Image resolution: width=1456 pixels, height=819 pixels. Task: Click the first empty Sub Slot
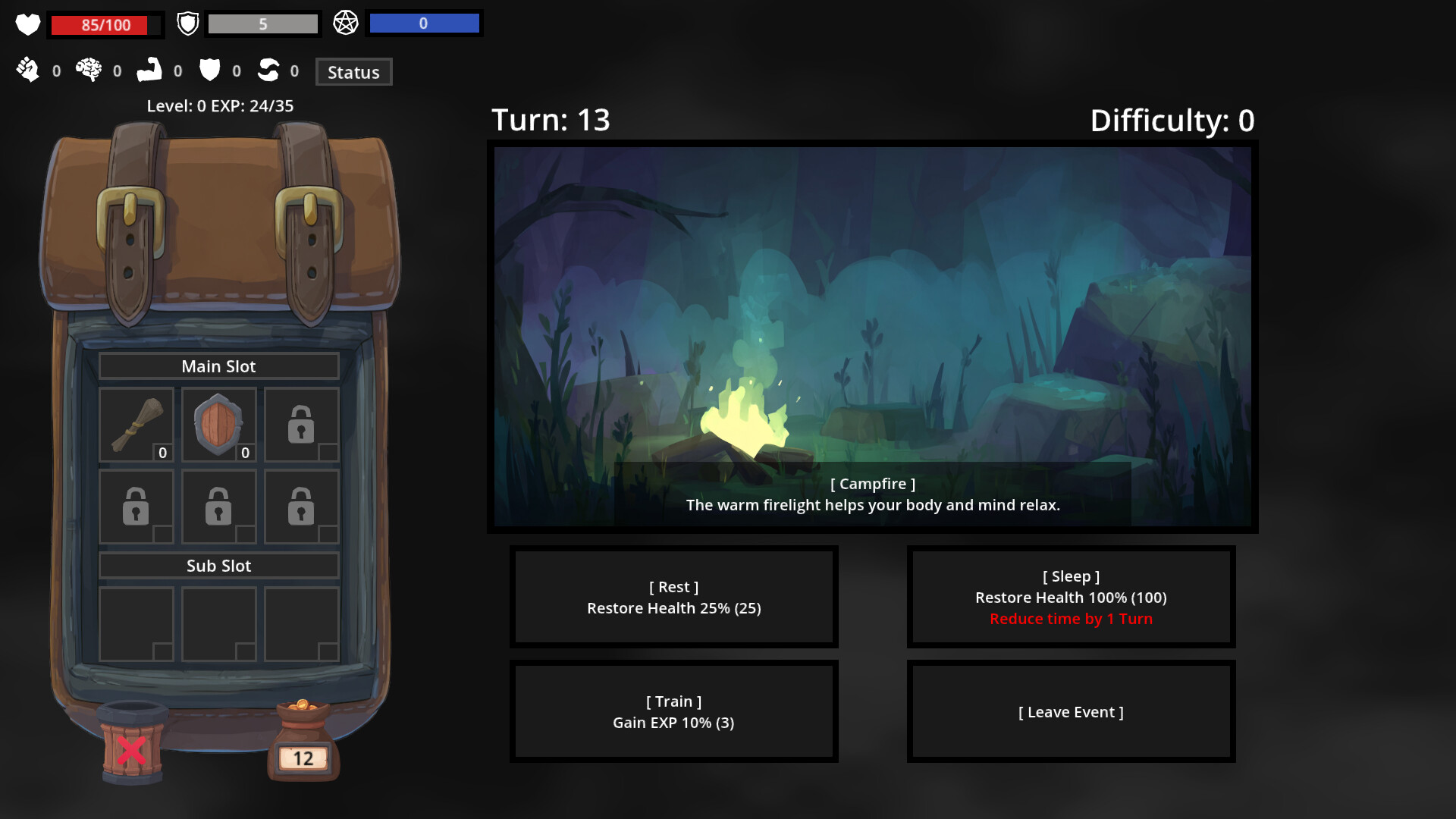click(136, 623)
